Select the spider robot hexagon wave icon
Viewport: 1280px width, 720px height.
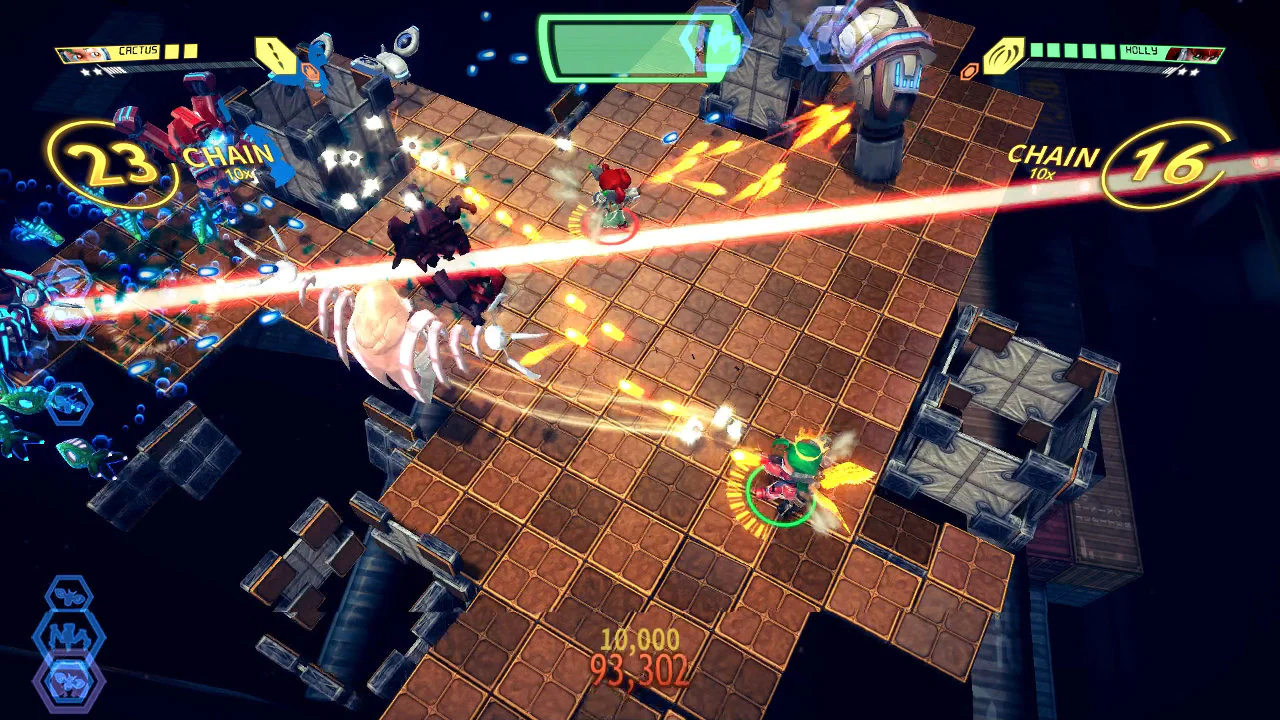pyautogui.click(x=68, y=636)
